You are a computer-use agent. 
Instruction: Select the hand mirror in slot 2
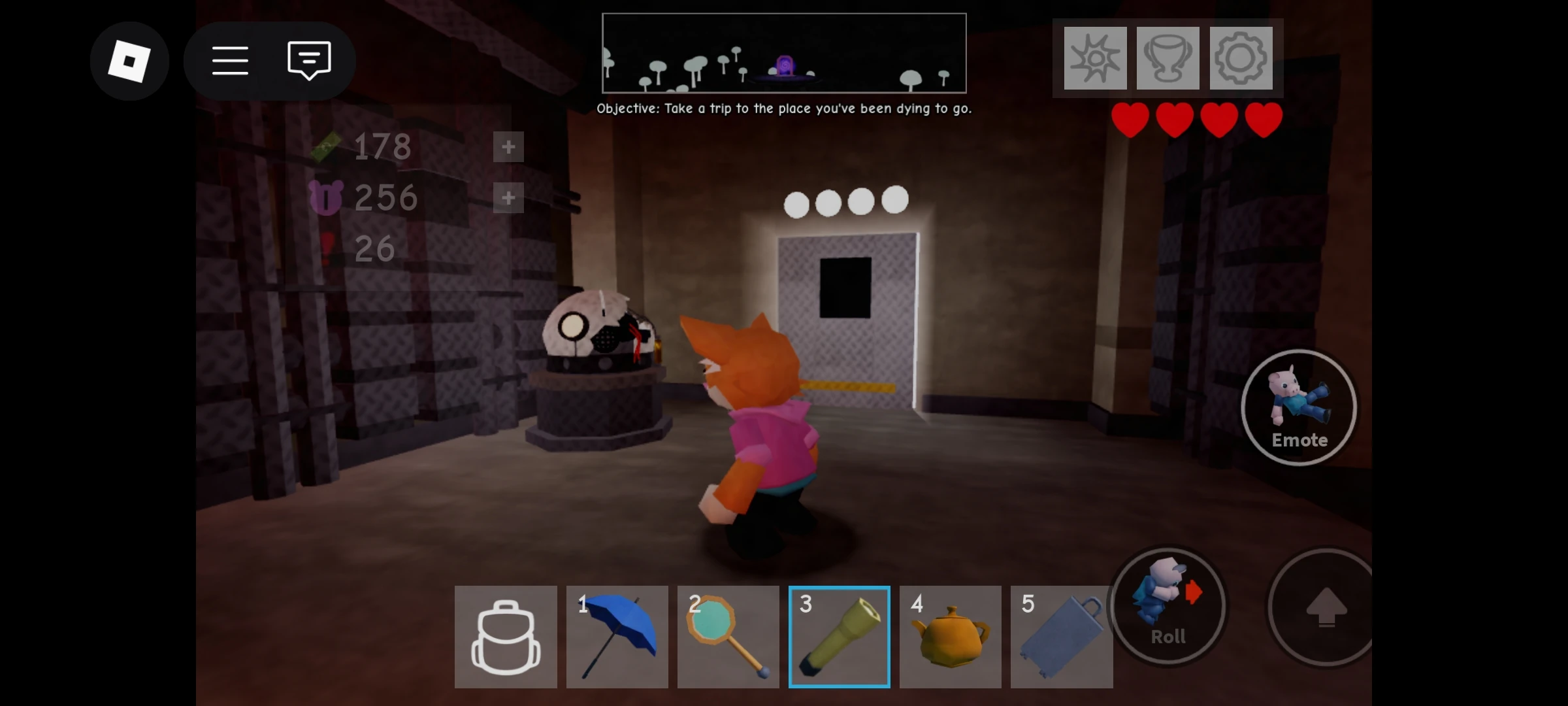[x=728, y=635]
